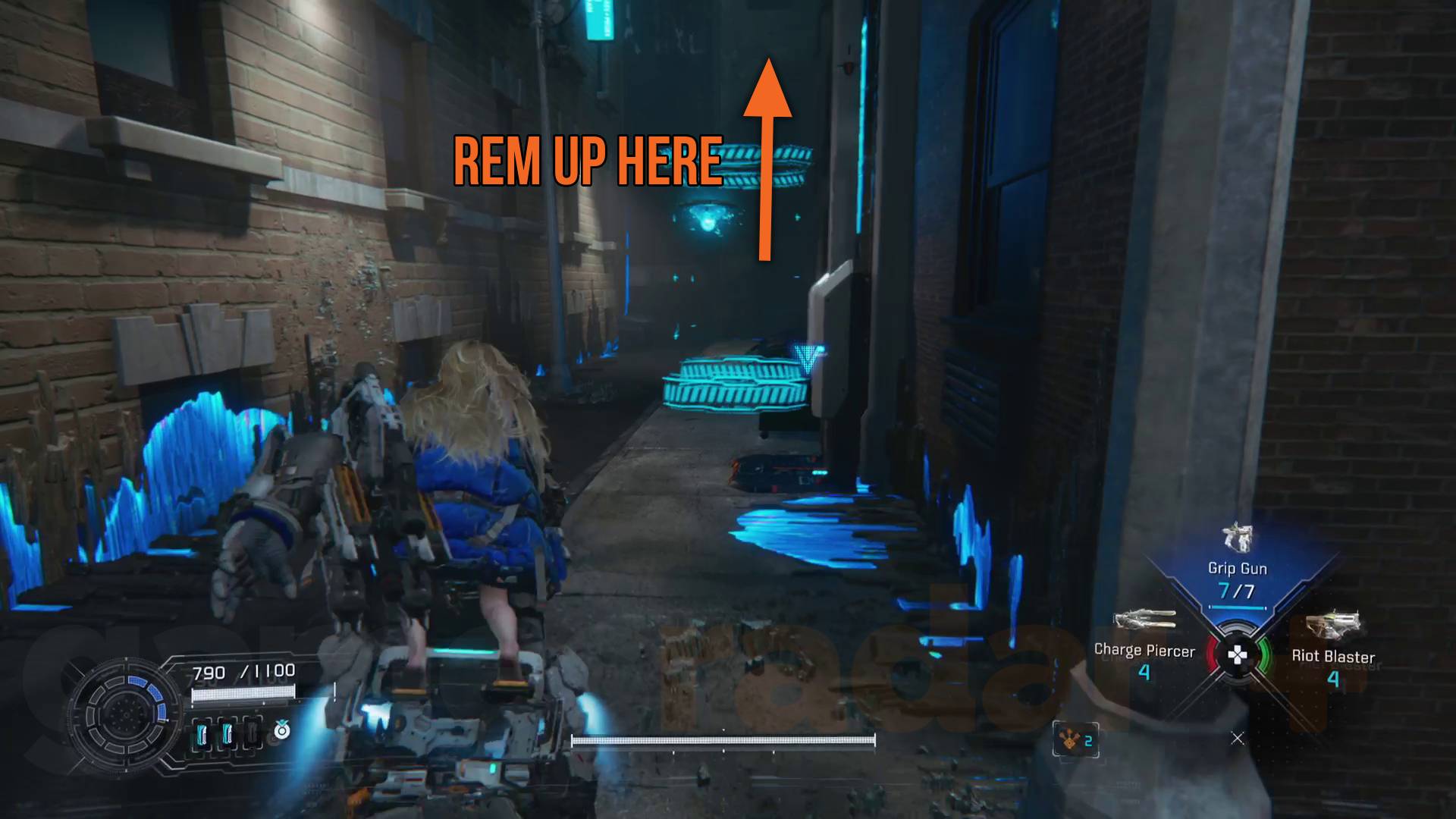Click the green arc on the weapon wheel hub
The height and width of the screenshot is (819, 1456).
click(x=1264, y=655)
